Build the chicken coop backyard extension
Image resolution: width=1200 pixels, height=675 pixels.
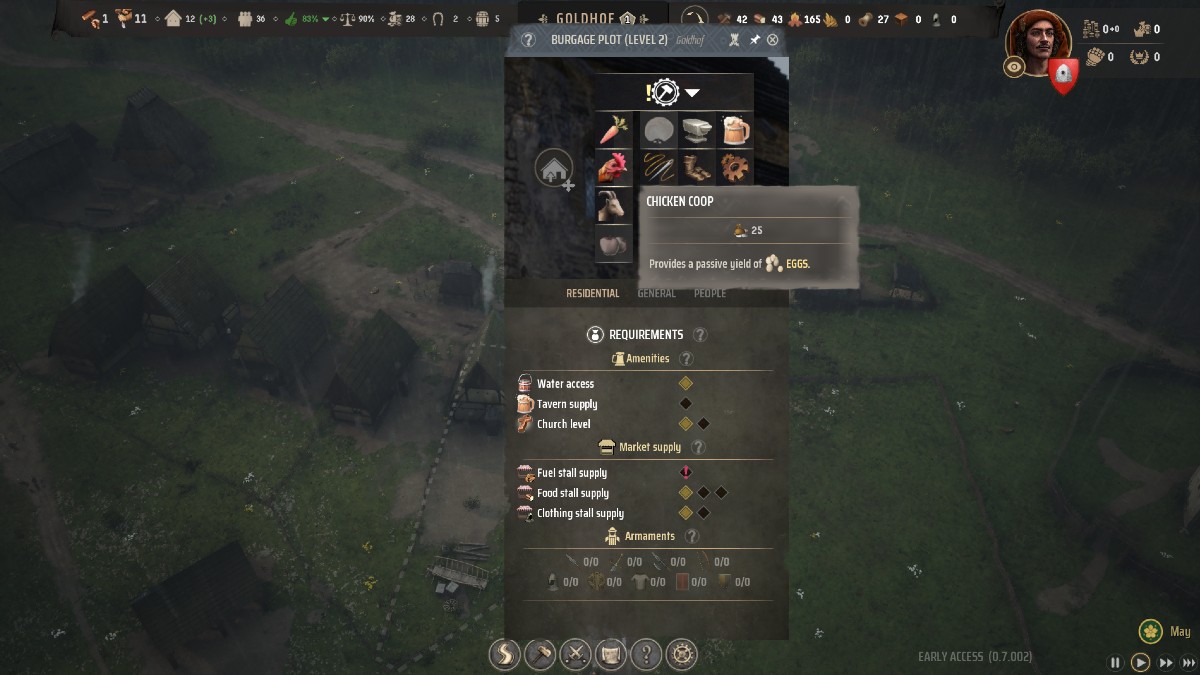(613, 166)
